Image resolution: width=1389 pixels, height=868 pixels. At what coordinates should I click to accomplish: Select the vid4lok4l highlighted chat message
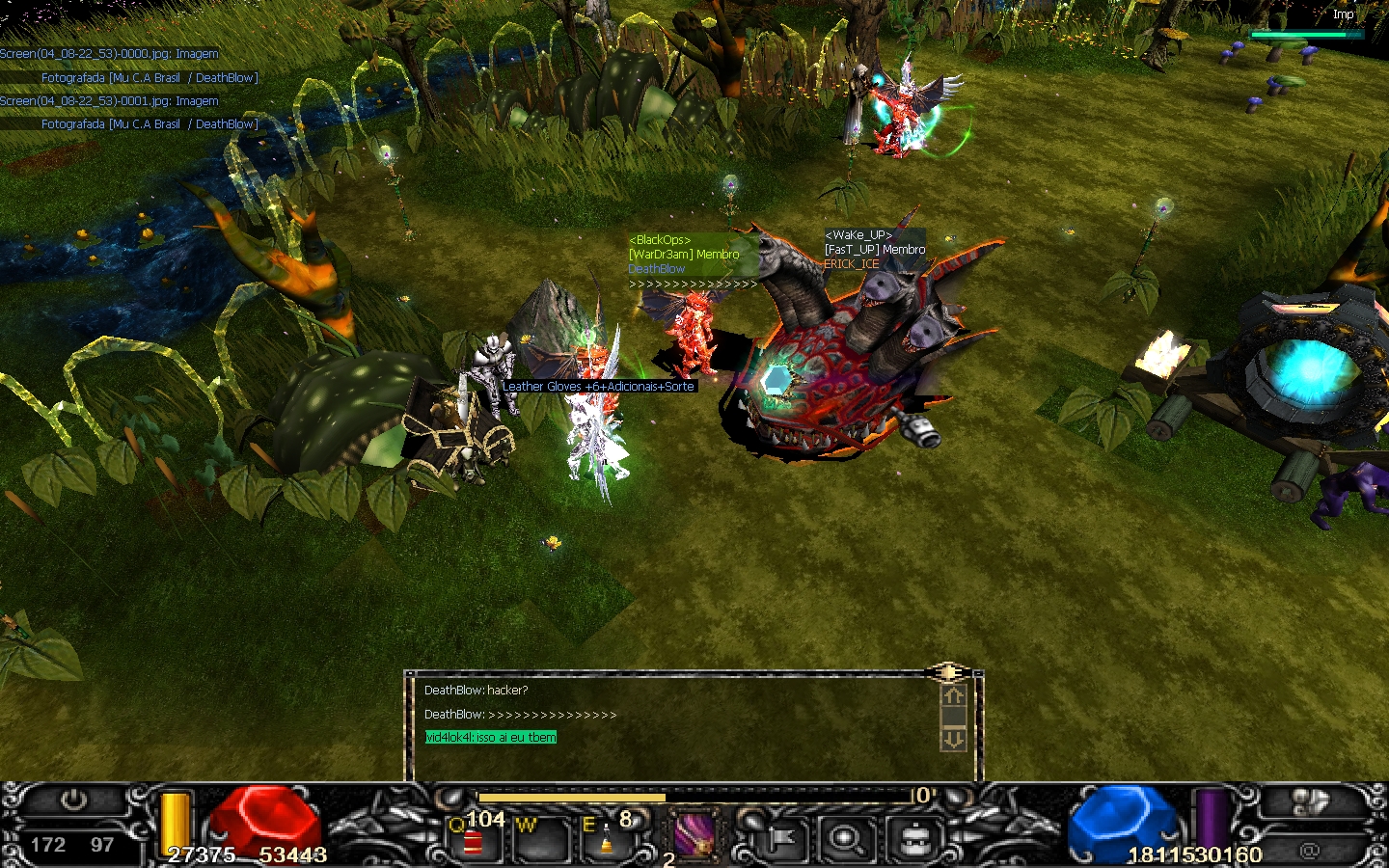click(x=491, y=738)
